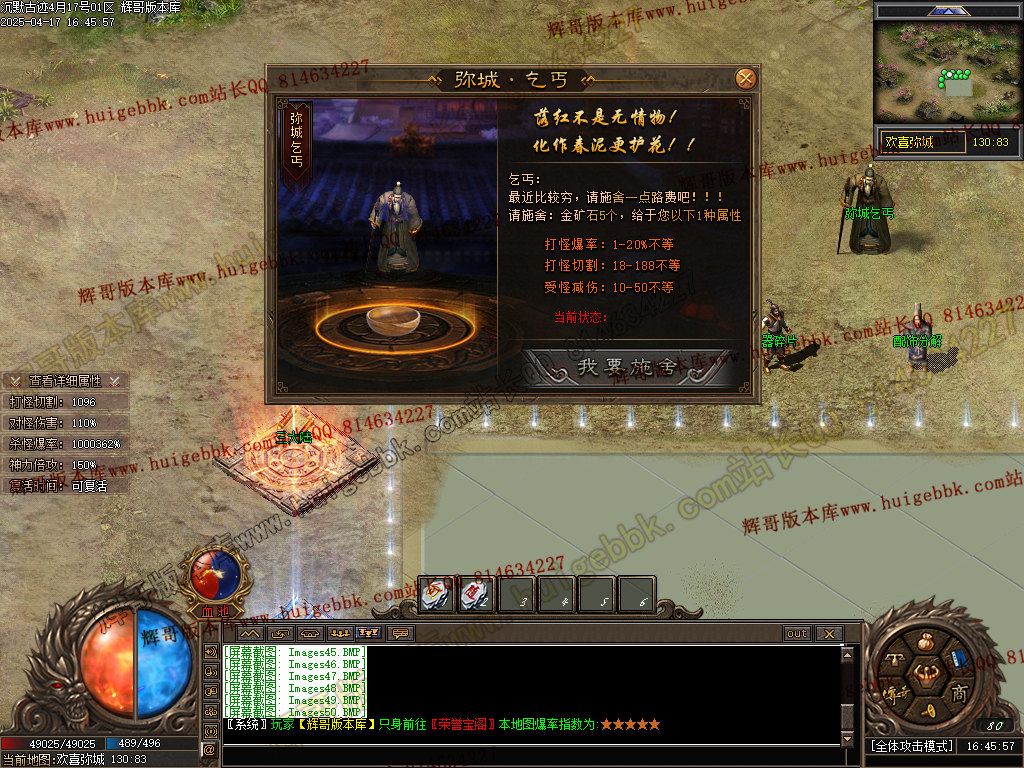Open the 血池 blood pool orb
1024x768 pixels.
point(214,577)
